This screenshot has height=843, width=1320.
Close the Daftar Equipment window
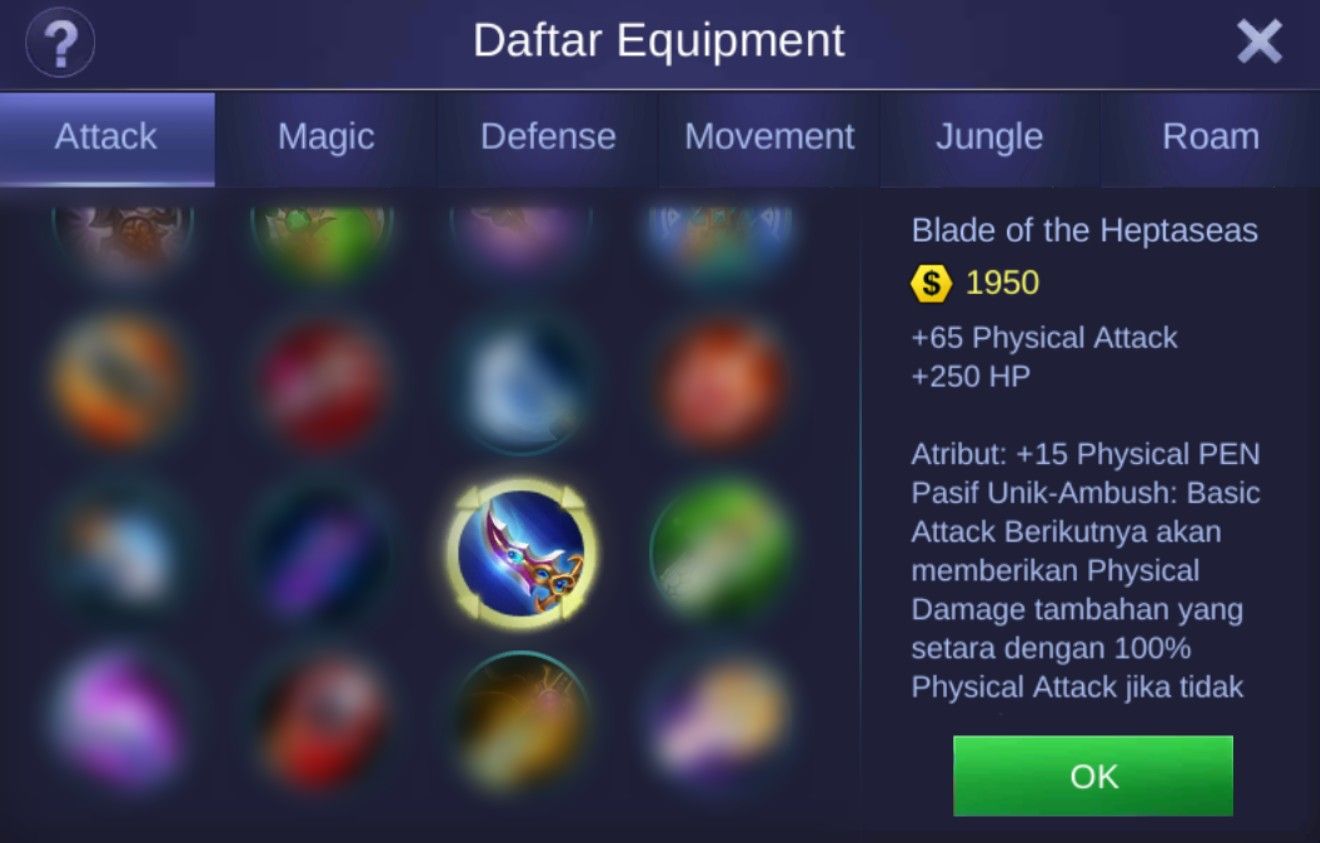tap(1259, 42)
